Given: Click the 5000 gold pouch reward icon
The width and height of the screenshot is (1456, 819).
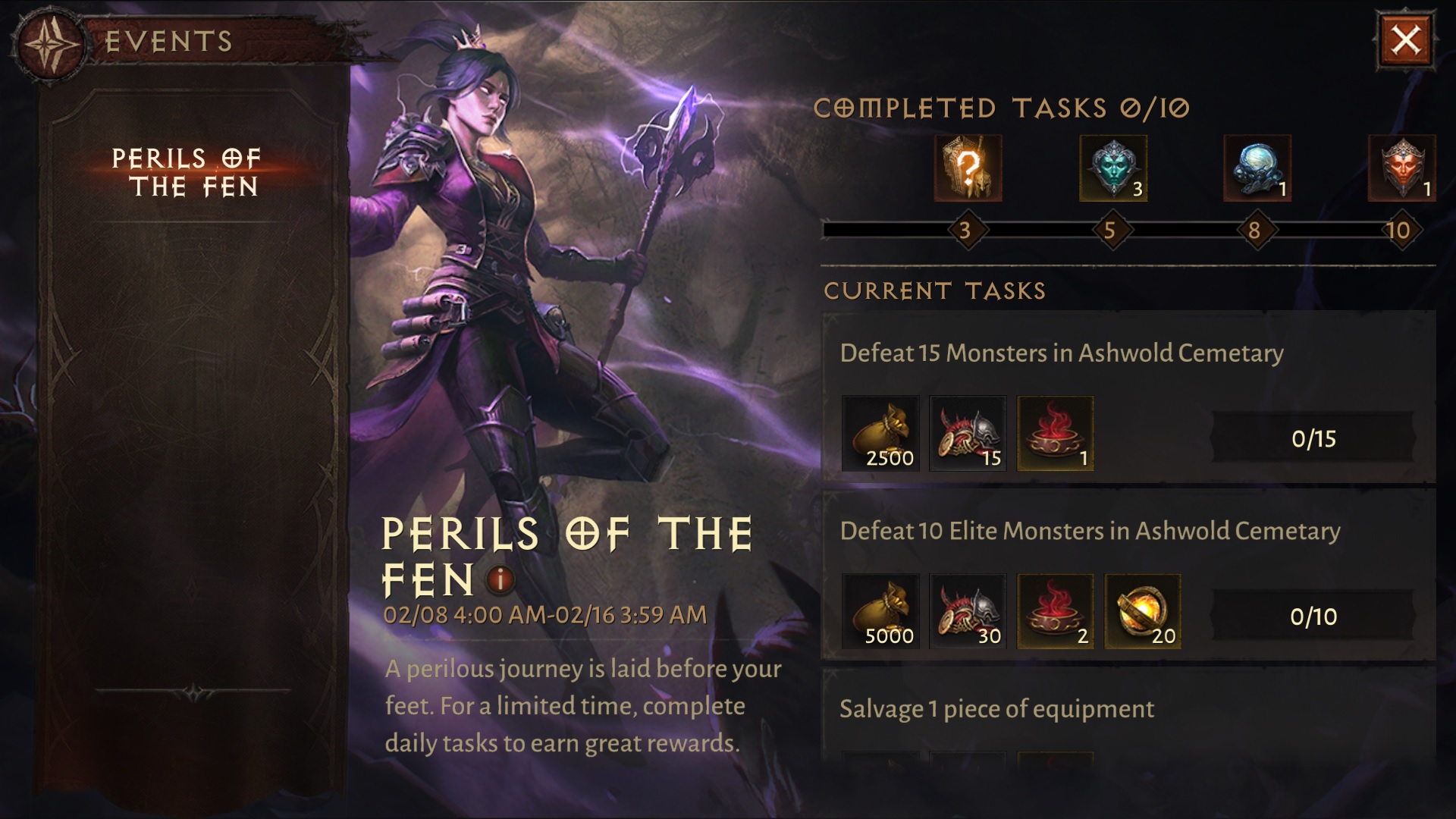Looking at the screenshot, I should (x=881, y=611).
